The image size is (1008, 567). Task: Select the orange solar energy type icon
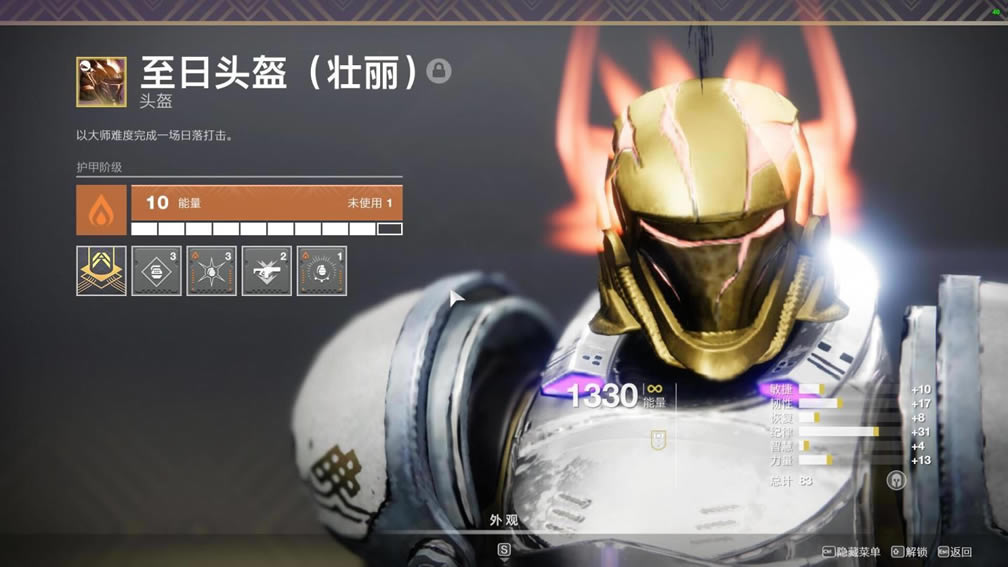click(x=101, y=210)
